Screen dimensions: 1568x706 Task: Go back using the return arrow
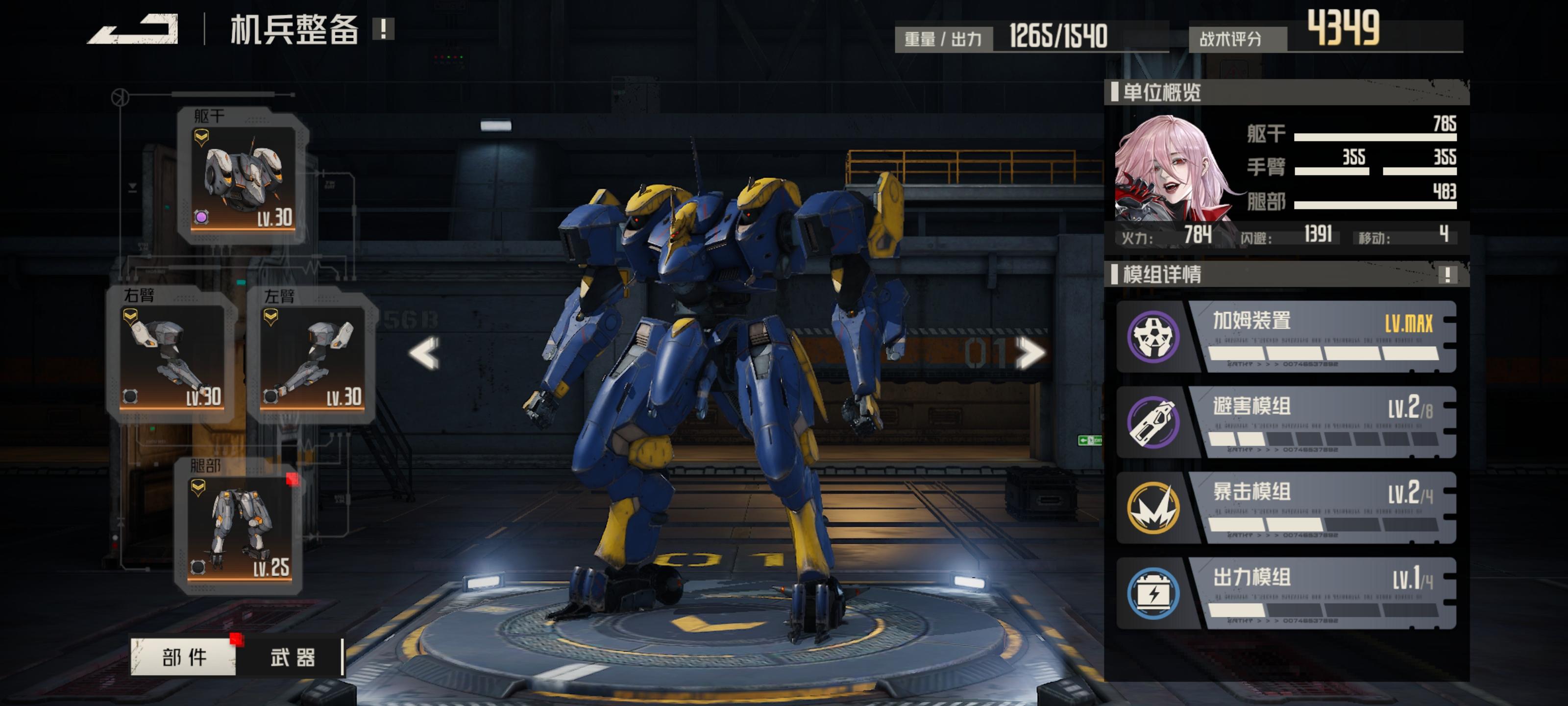click(134, 29)
